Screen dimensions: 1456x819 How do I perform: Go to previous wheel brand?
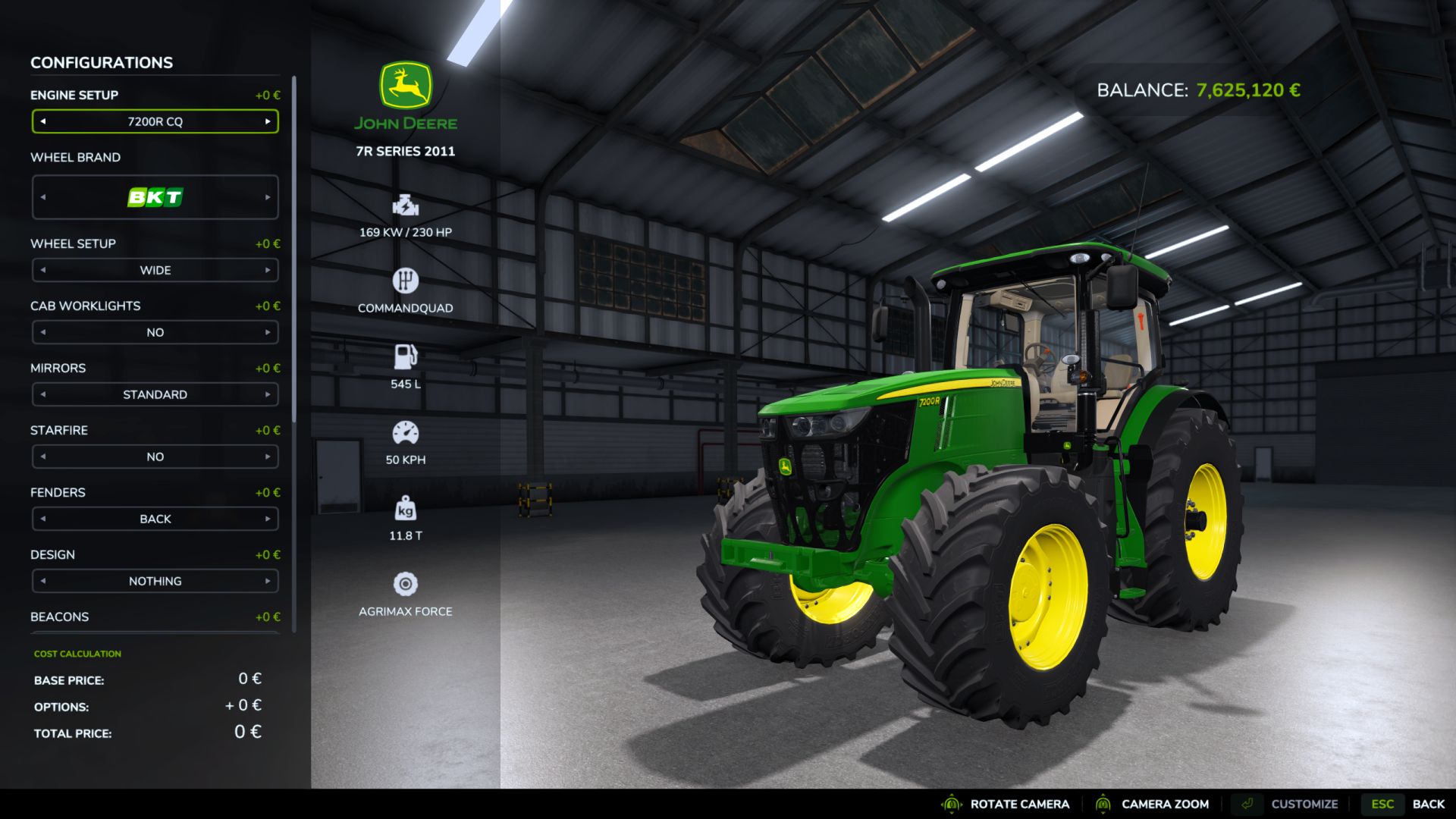pos(43,197)
